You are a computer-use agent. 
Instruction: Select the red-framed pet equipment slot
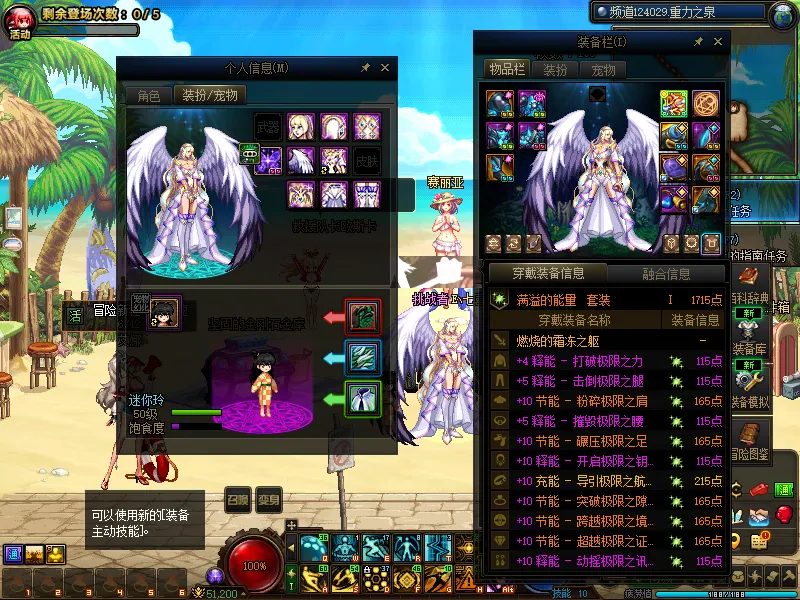362,317
